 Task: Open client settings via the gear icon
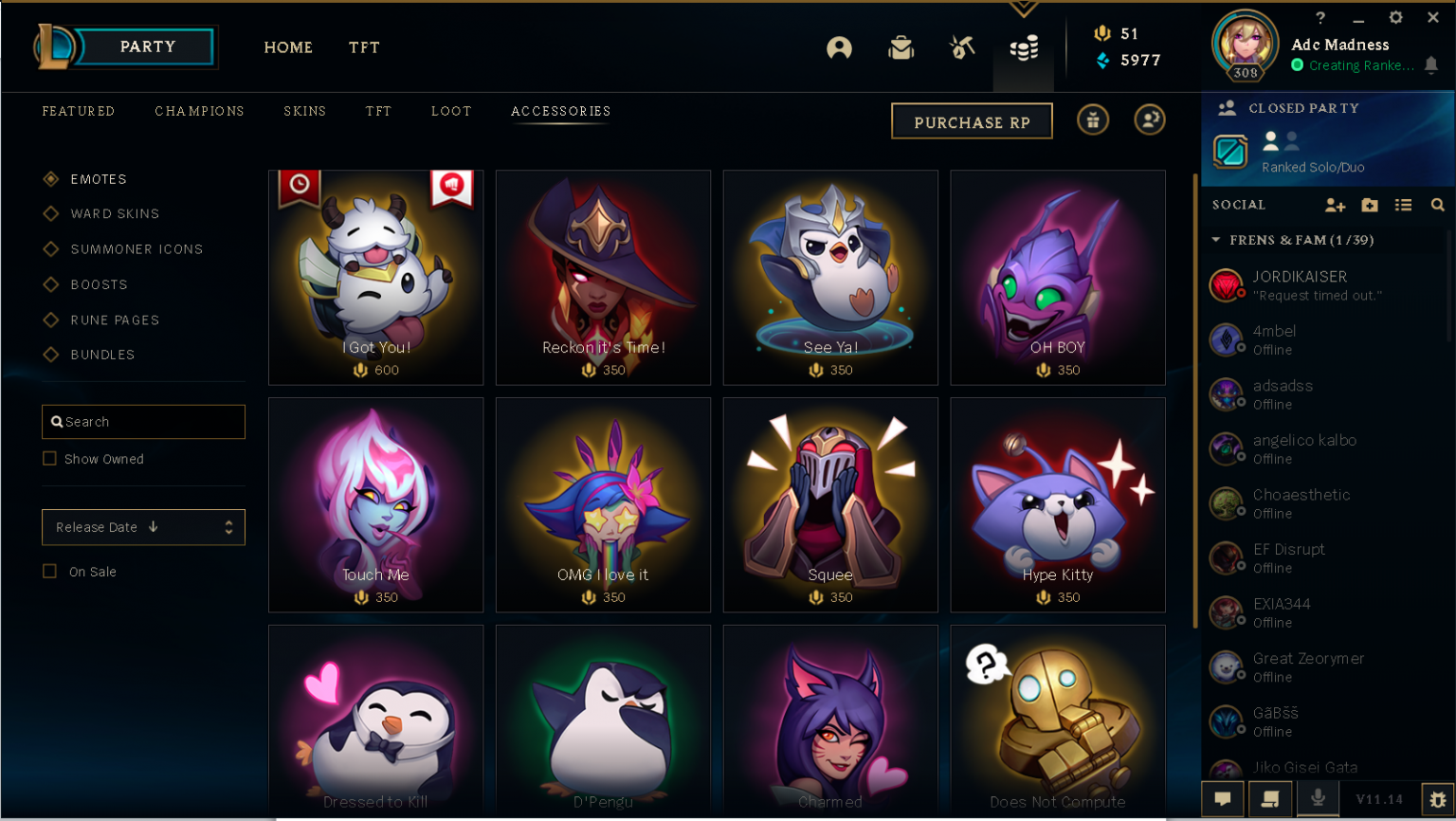(x=1395, y=17)
